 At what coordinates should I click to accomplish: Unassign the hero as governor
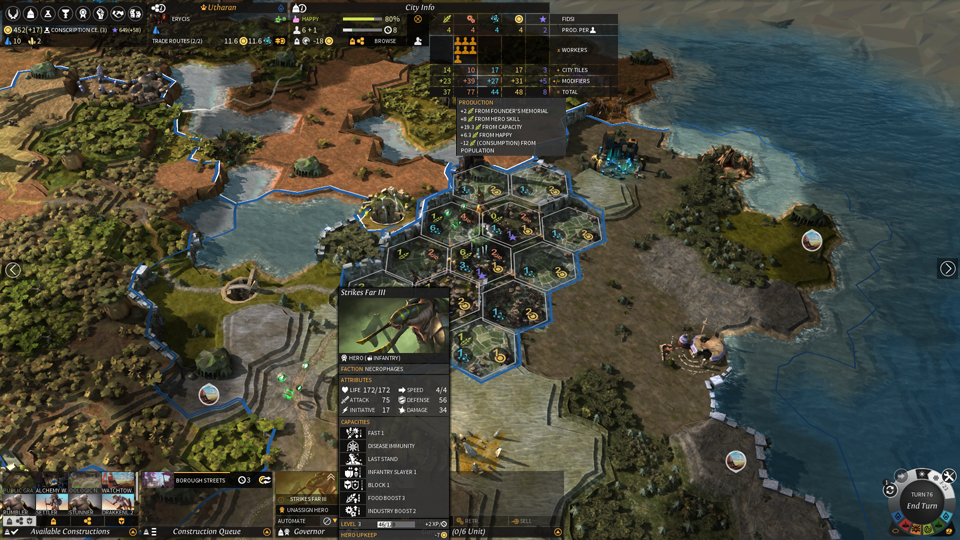(308, 510)
